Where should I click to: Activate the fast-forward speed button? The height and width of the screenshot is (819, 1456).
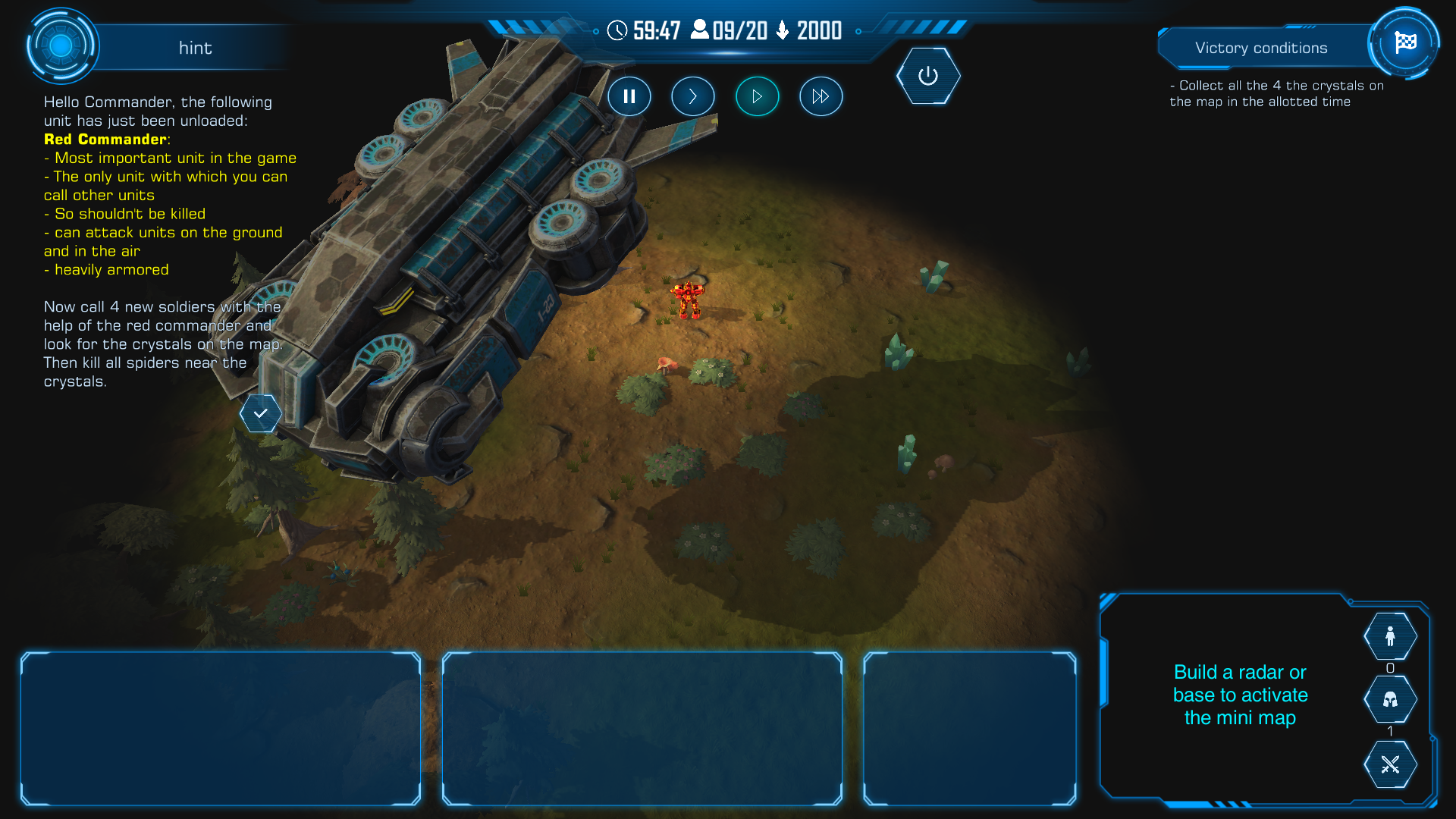(821, 96)
